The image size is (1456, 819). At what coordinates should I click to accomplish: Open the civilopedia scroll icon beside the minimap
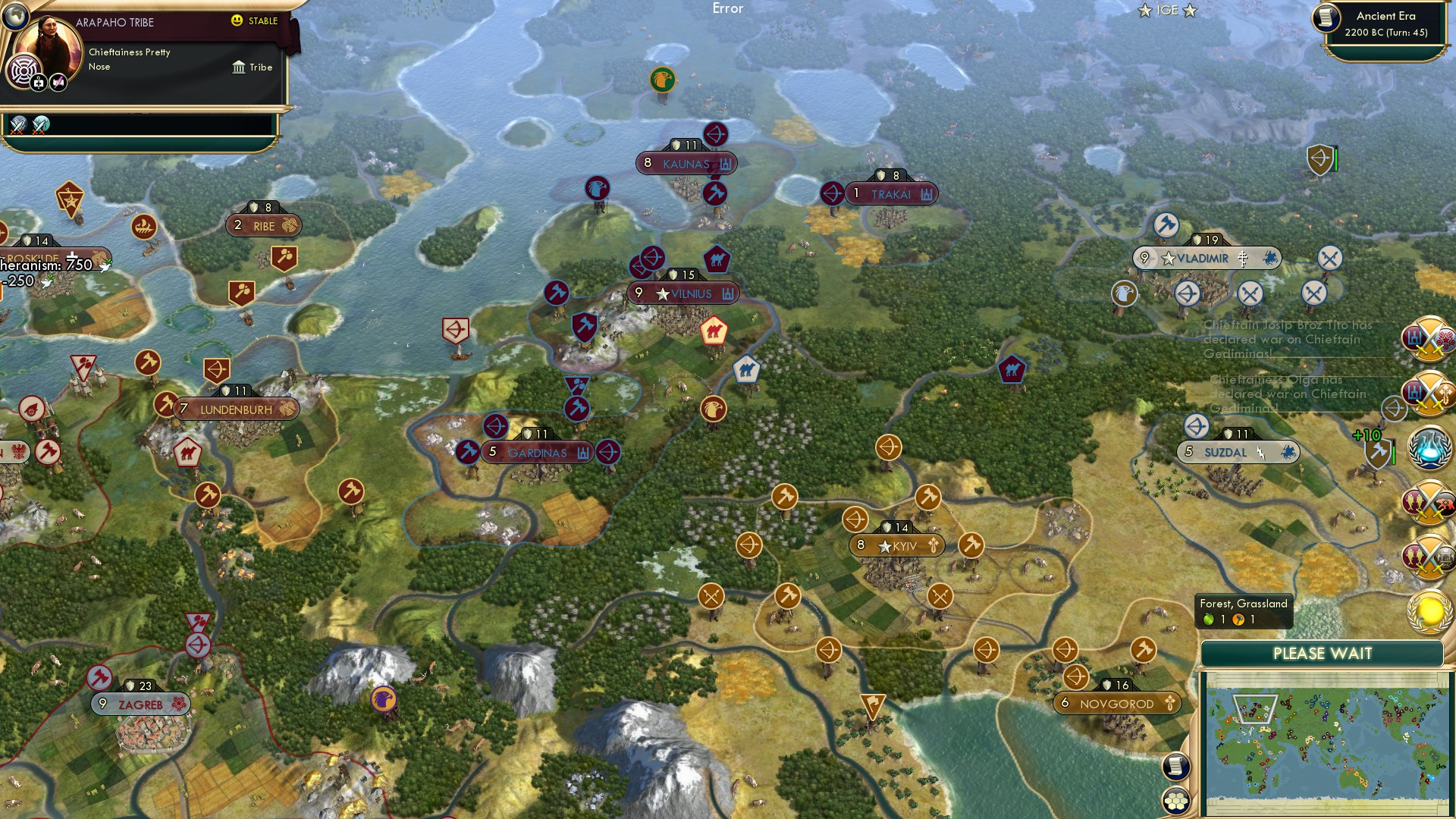point(1176,767)
